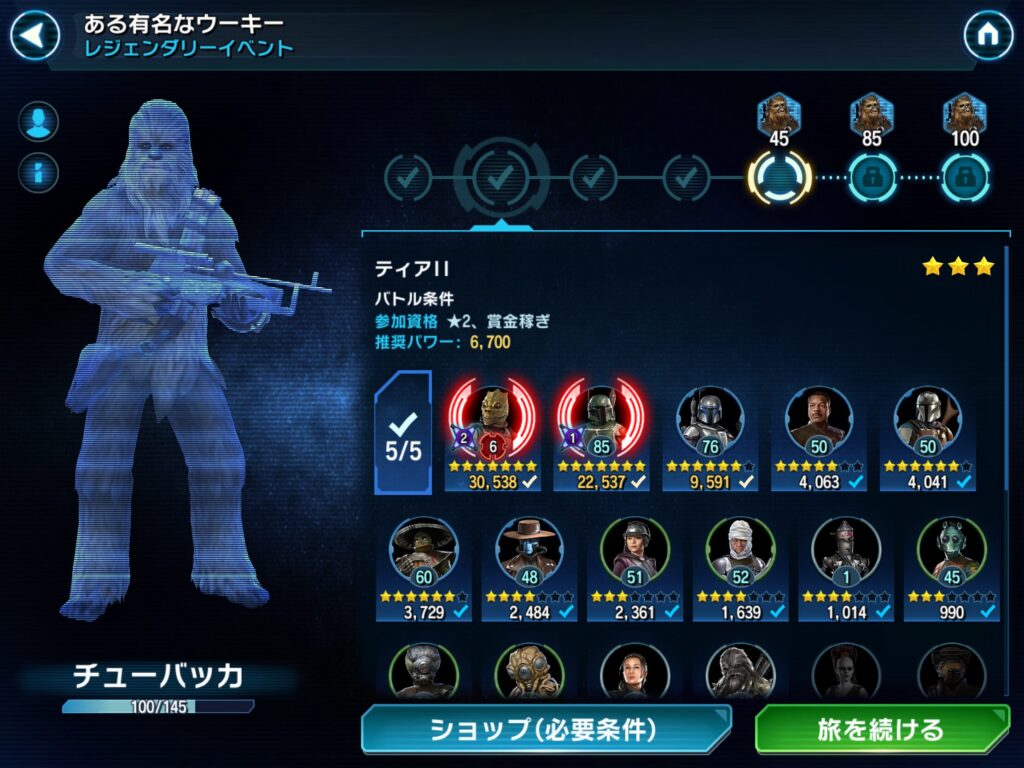Screen dimensions: 1024x768
Task: Choose the enlarged completed tier II node
Action: point(500,178)
